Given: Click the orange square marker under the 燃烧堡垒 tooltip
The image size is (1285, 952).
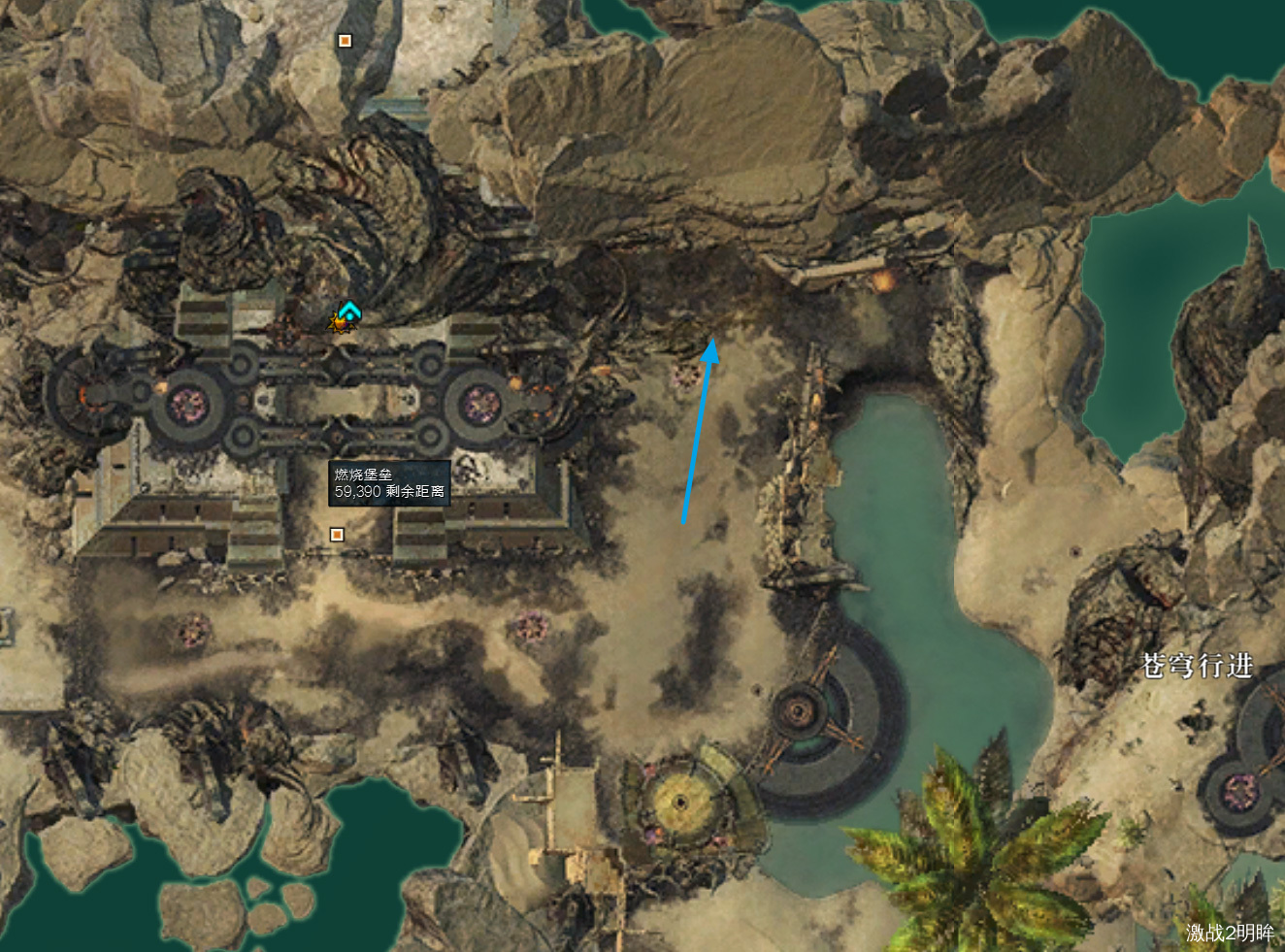Looking at the screenshot, I should pos(337,535).
